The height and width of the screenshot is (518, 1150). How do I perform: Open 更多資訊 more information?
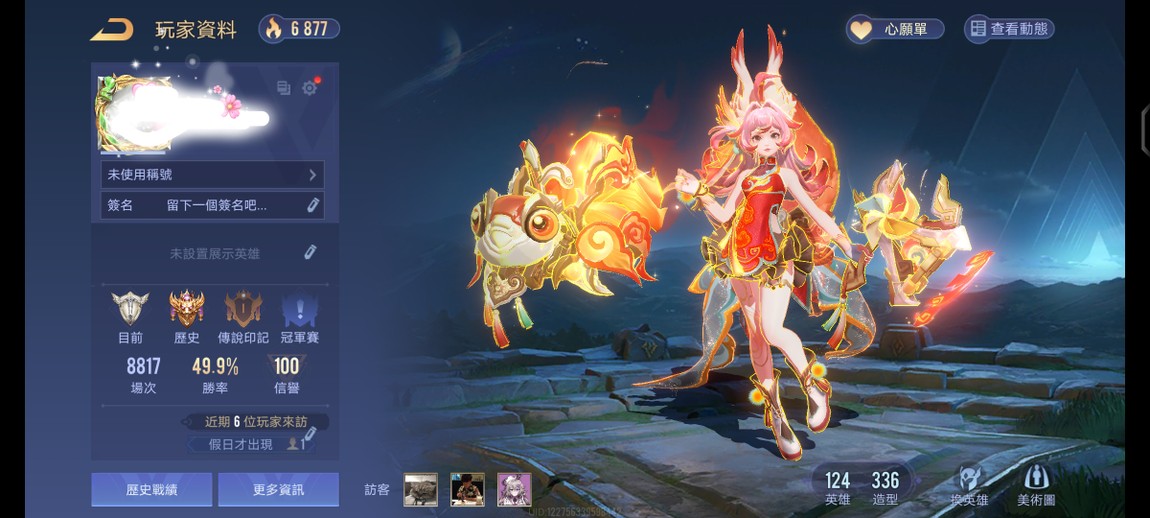pyautogui.click(x=278, y=490)
